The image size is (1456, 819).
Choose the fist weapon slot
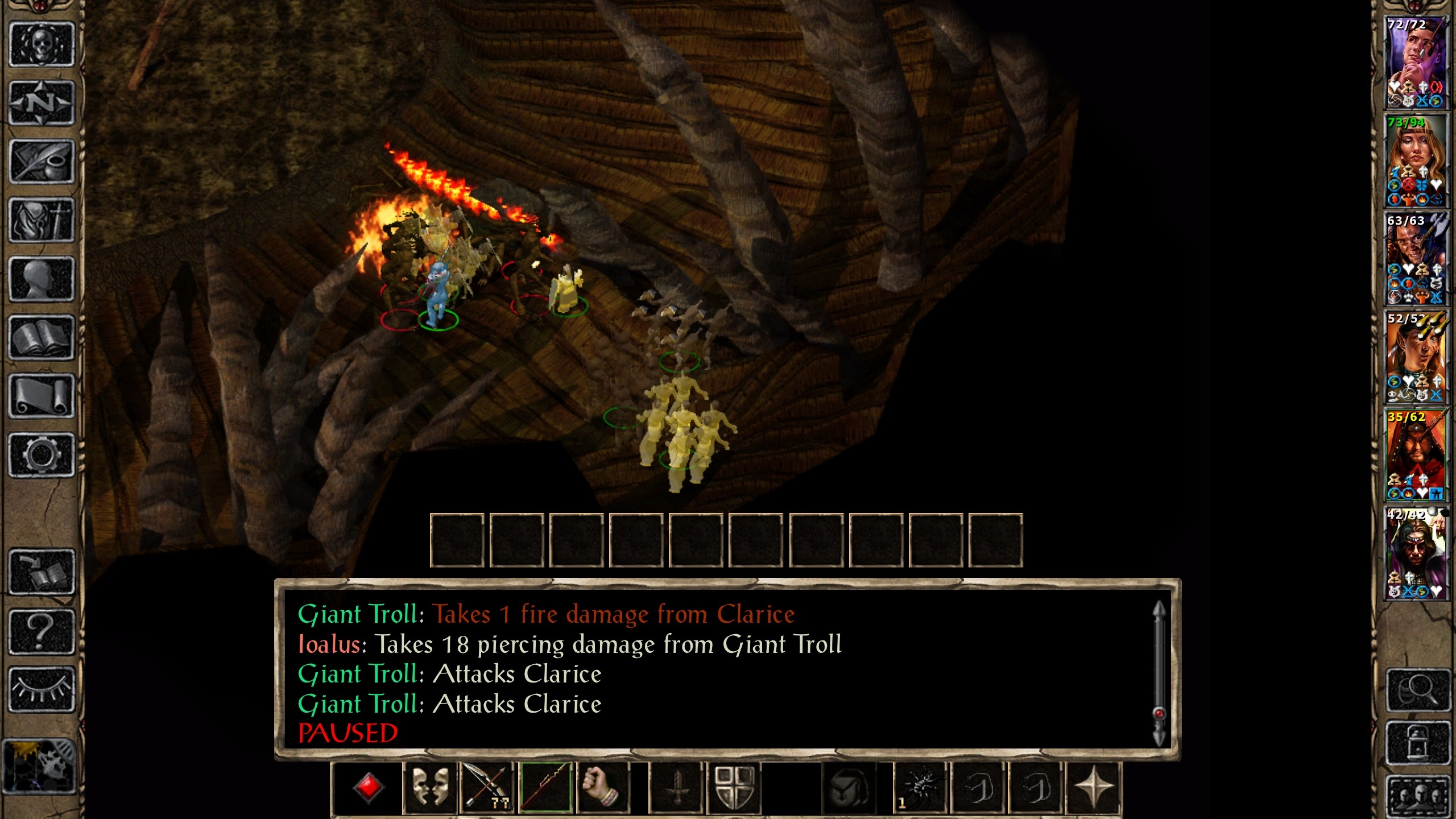click(x=603, y=788)
